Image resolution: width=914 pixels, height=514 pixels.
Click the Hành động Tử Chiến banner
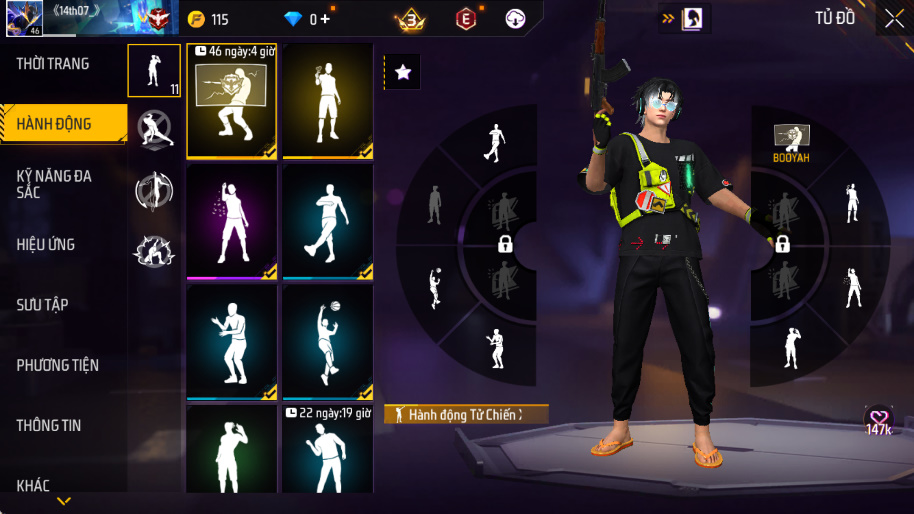pos(466,414)
